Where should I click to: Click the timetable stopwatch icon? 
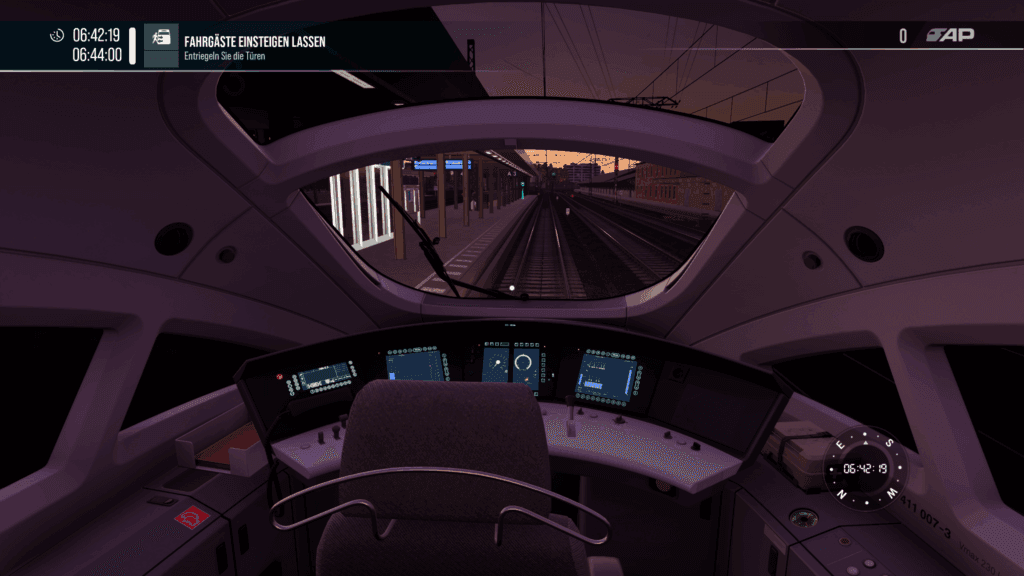click(x=57, y=36)
